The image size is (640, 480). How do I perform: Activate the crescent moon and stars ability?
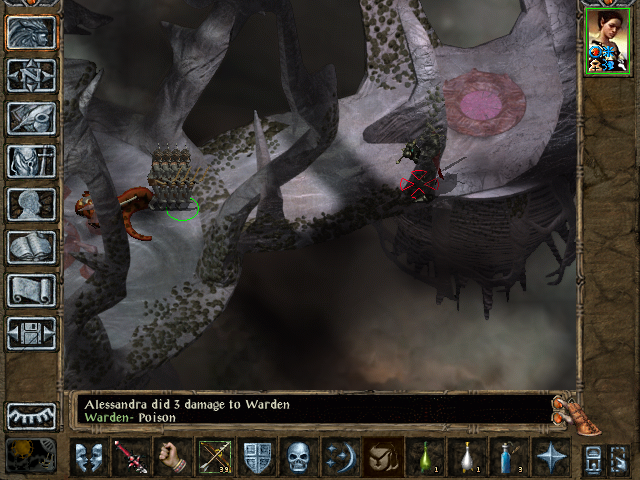341,457
